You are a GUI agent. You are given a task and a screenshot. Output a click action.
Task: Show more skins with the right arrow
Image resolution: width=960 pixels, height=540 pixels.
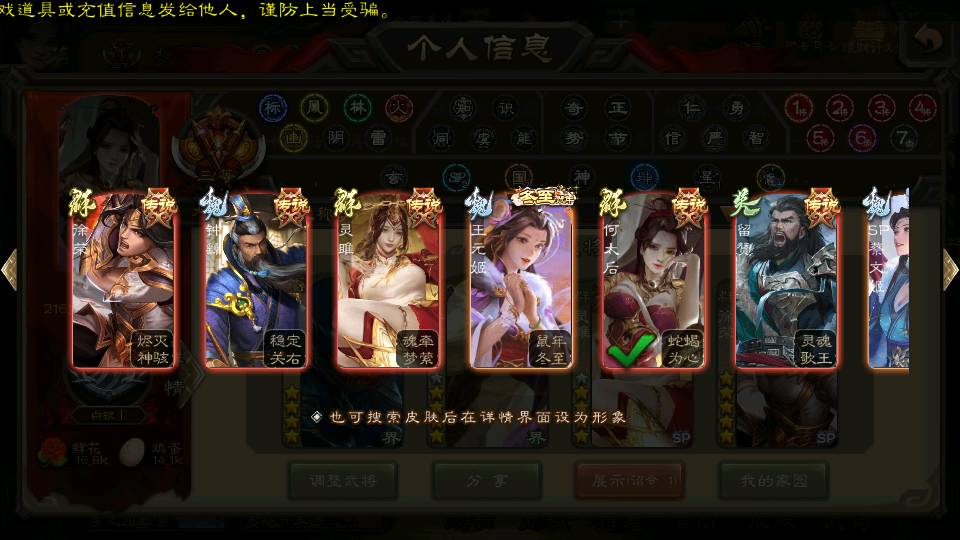pyautogui.click(x=949, y=269)
